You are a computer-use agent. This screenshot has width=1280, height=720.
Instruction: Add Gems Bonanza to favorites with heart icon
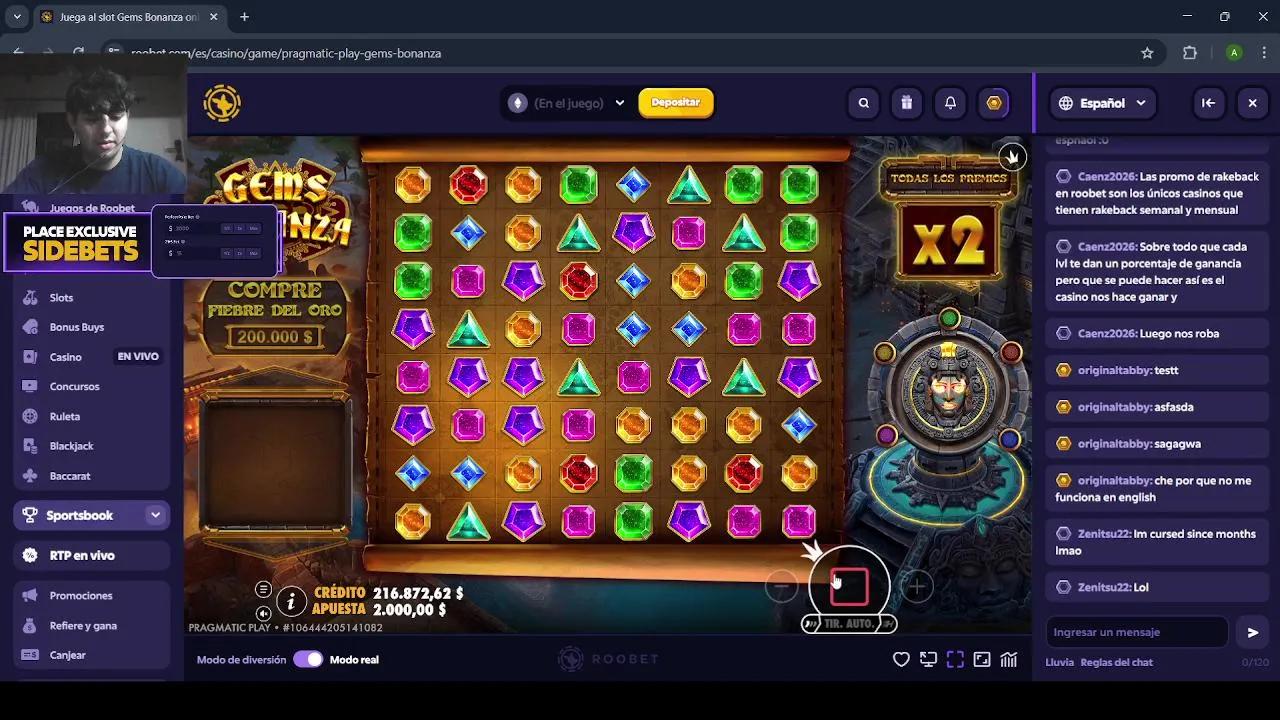point(901,659)
